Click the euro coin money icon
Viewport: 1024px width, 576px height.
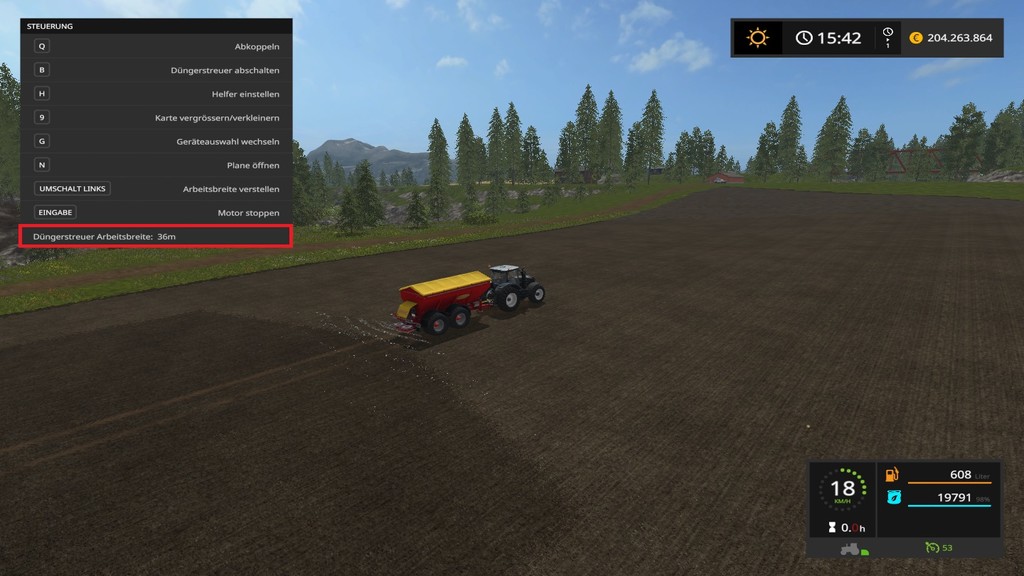point(915,38)
